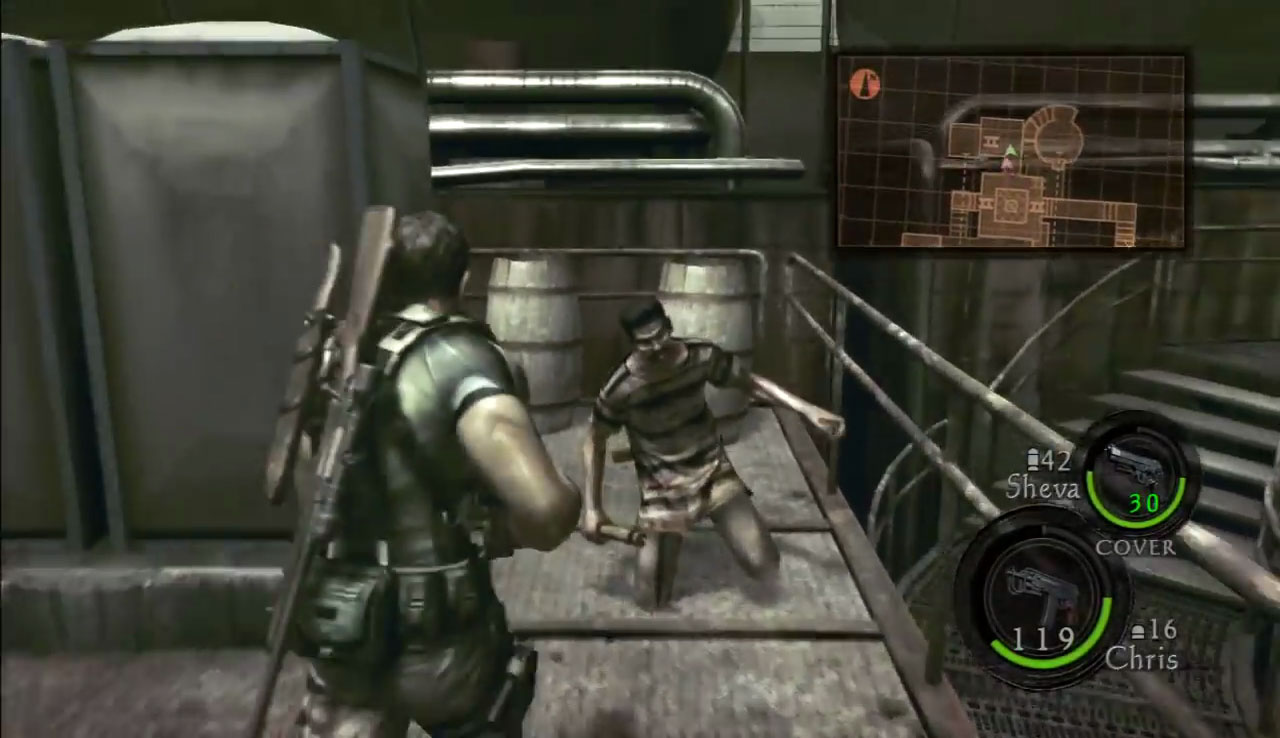Click the green player marker on minimap
This screenshot has width=1280, height=738.
click(x=1010, y=151)
